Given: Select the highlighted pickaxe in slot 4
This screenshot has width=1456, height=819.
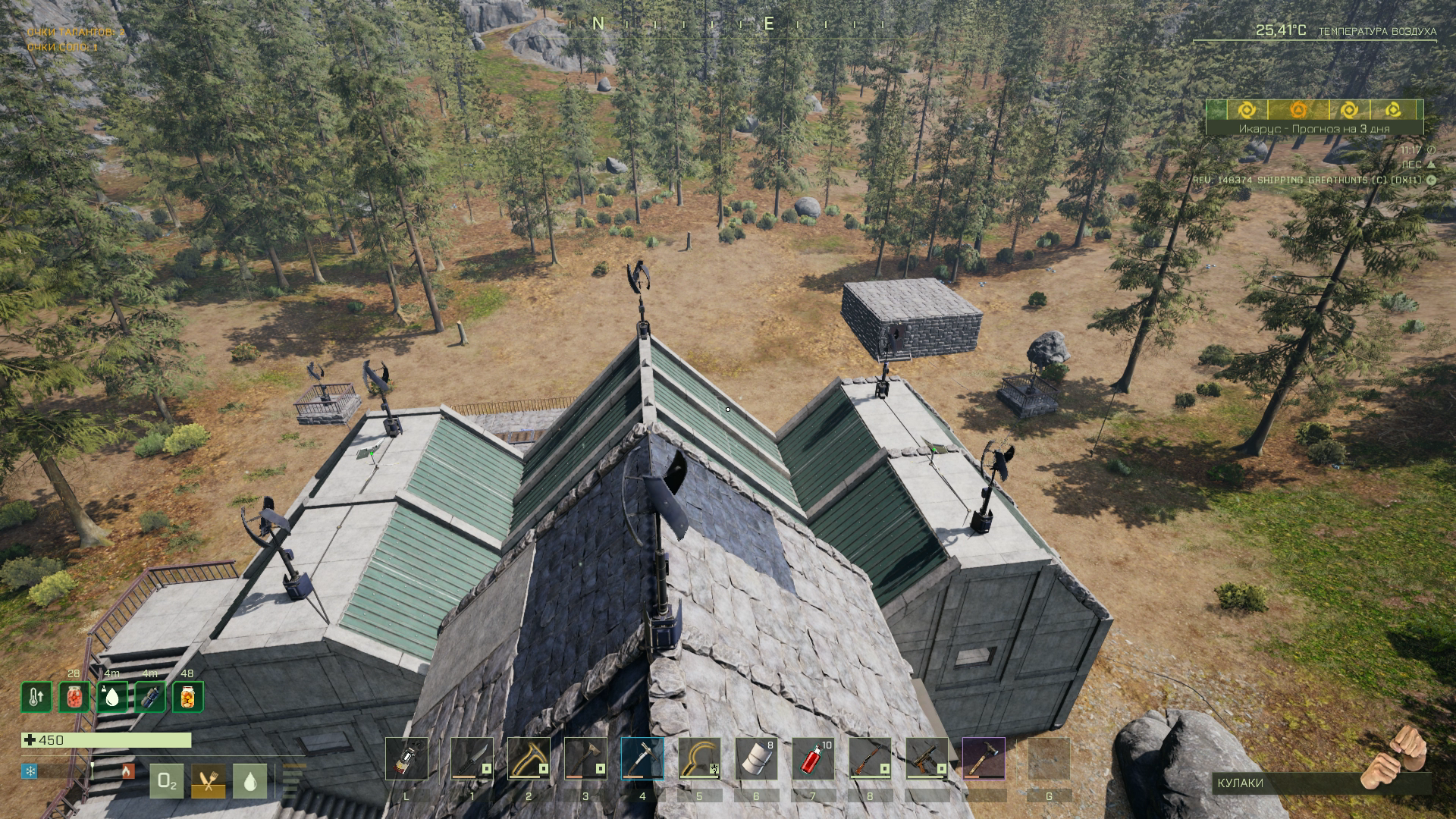Looking at the screenshot, I should pos(642,758).
